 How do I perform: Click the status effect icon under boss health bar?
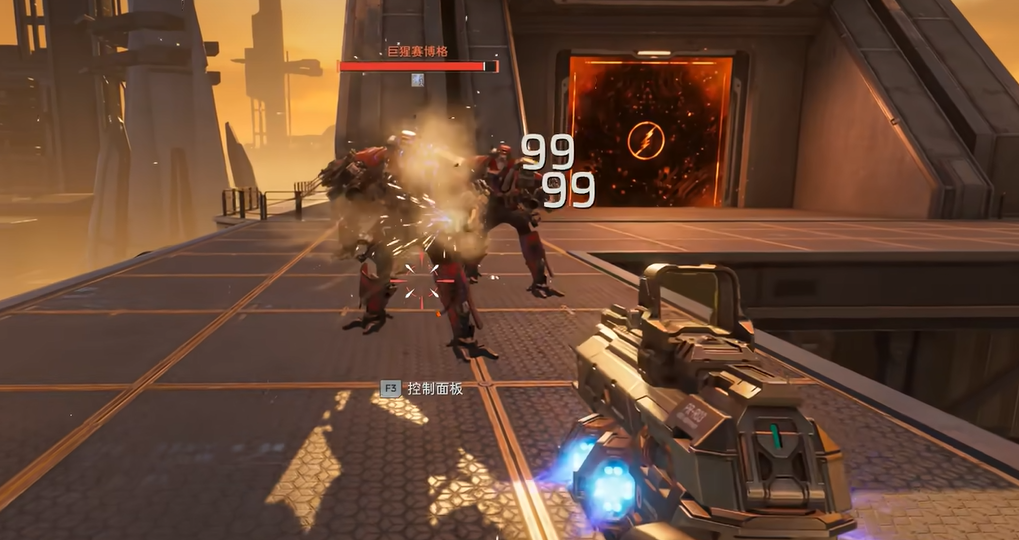418,80
